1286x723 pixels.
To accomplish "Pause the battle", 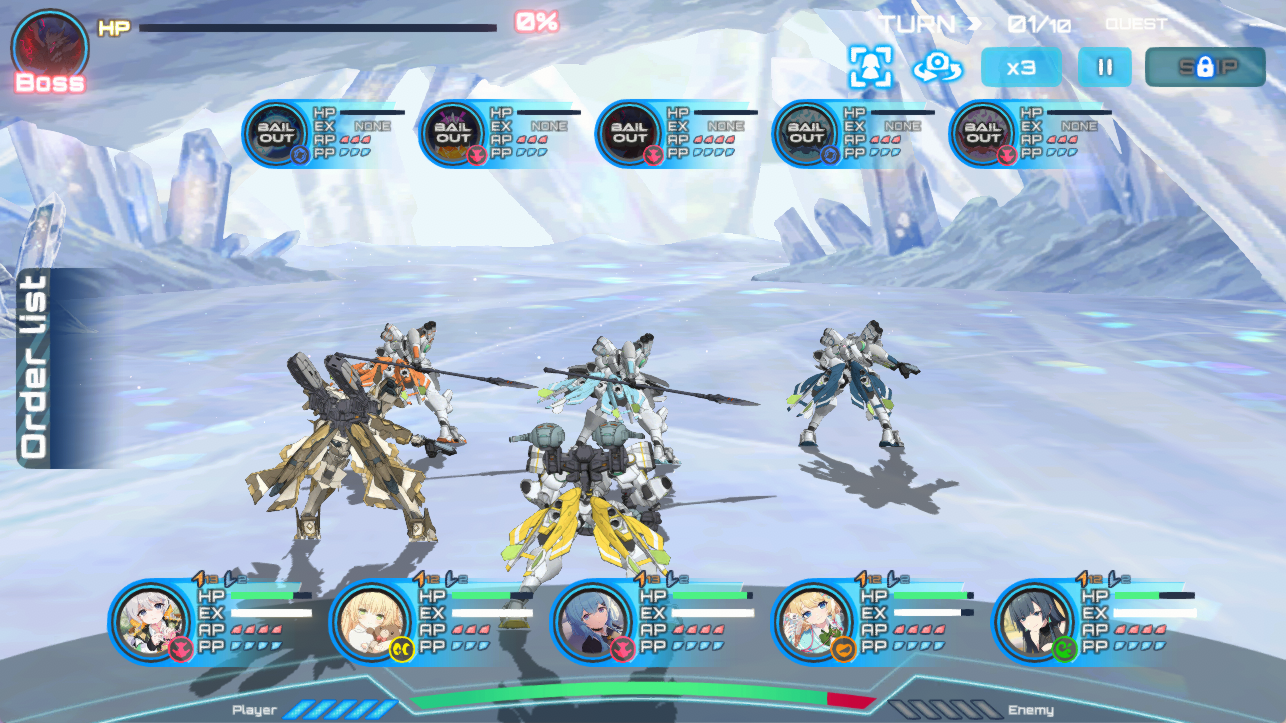I will coord(1104,67).
